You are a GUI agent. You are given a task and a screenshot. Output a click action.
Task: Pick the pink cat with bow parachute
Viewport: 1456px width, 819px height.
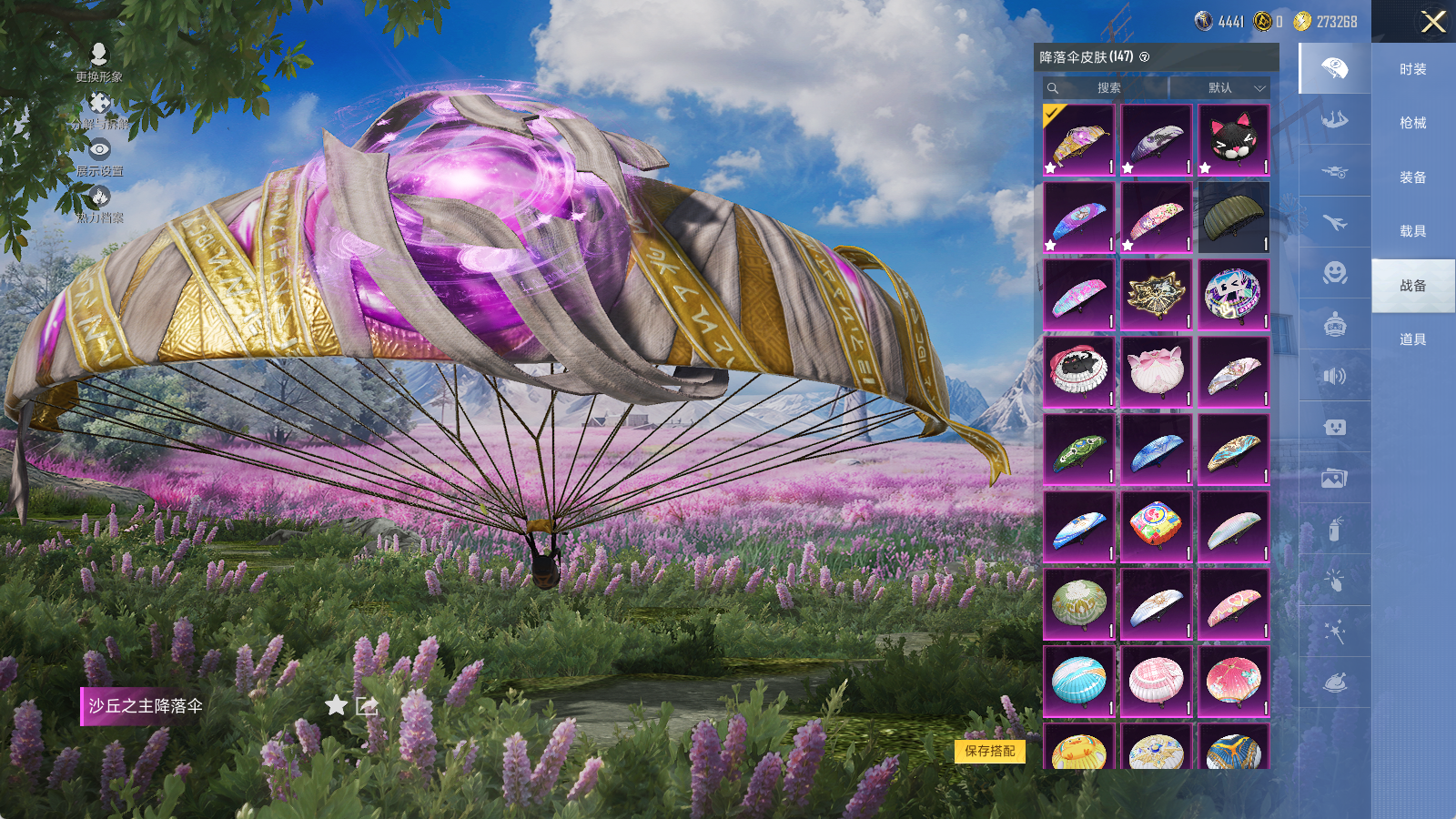(1156, 371)
